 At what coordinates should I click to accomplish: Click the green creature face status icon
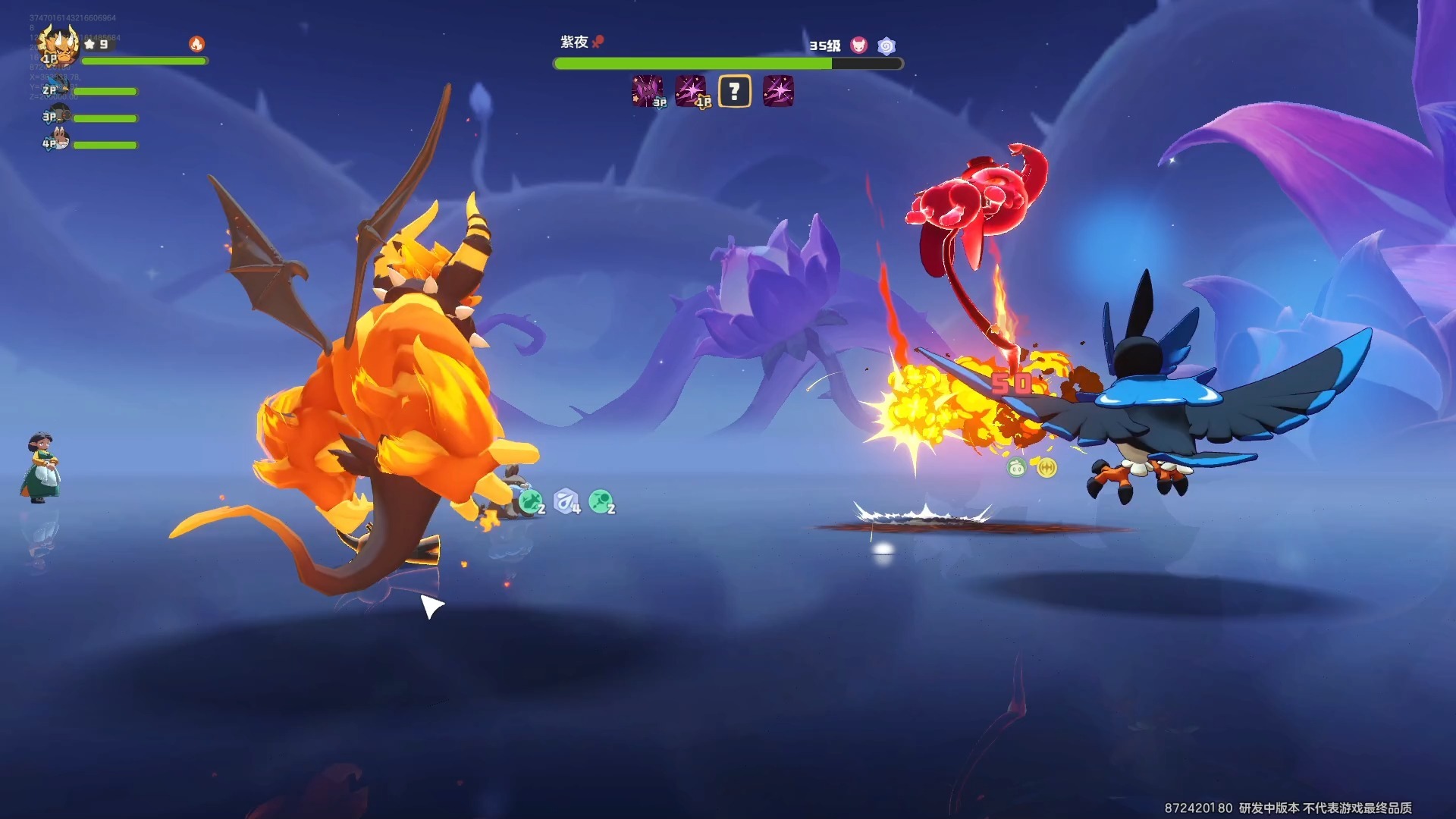coord(1016,468)
